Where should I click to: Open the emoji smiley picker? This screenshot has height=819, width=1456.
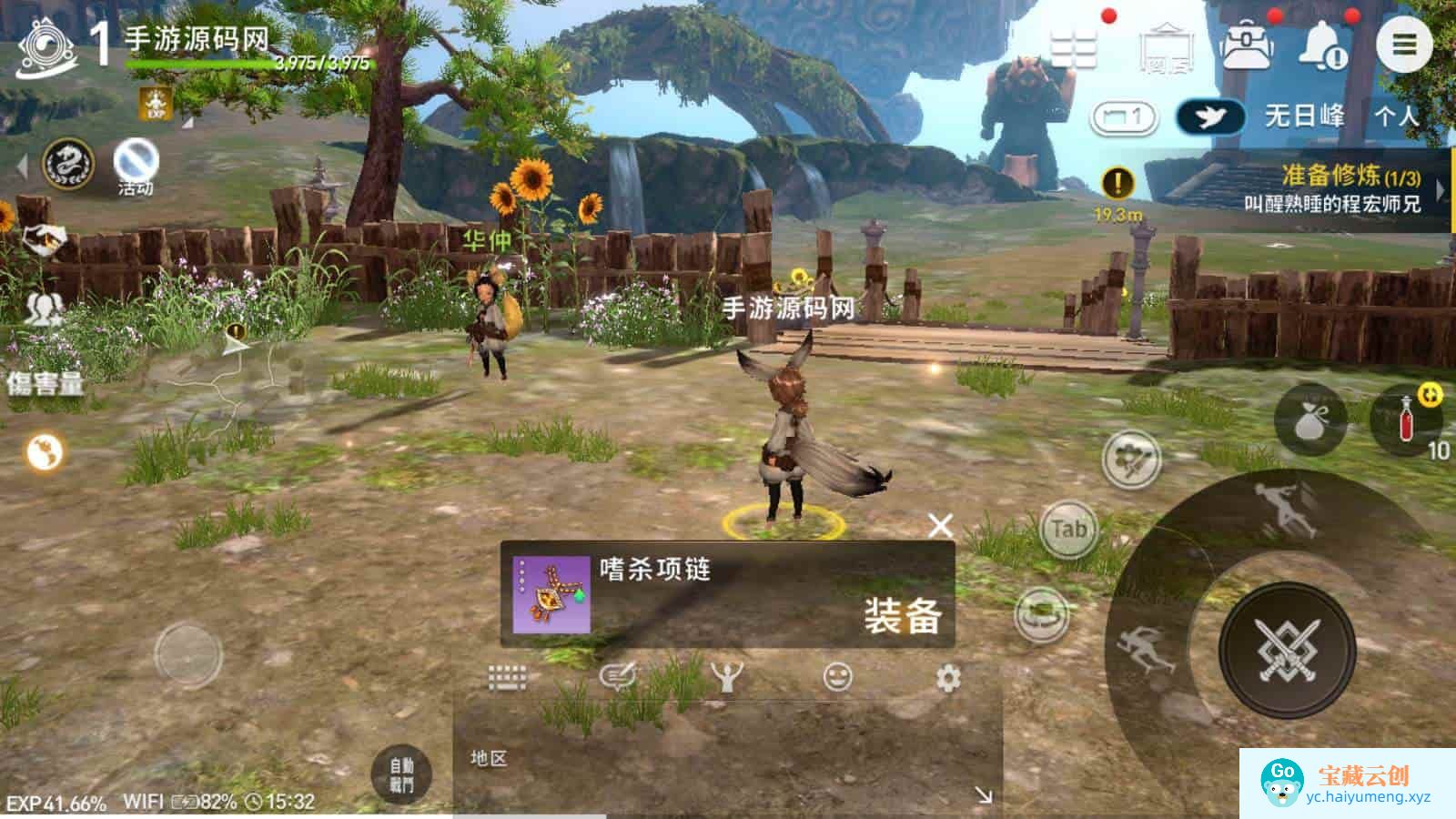[837, 677]
